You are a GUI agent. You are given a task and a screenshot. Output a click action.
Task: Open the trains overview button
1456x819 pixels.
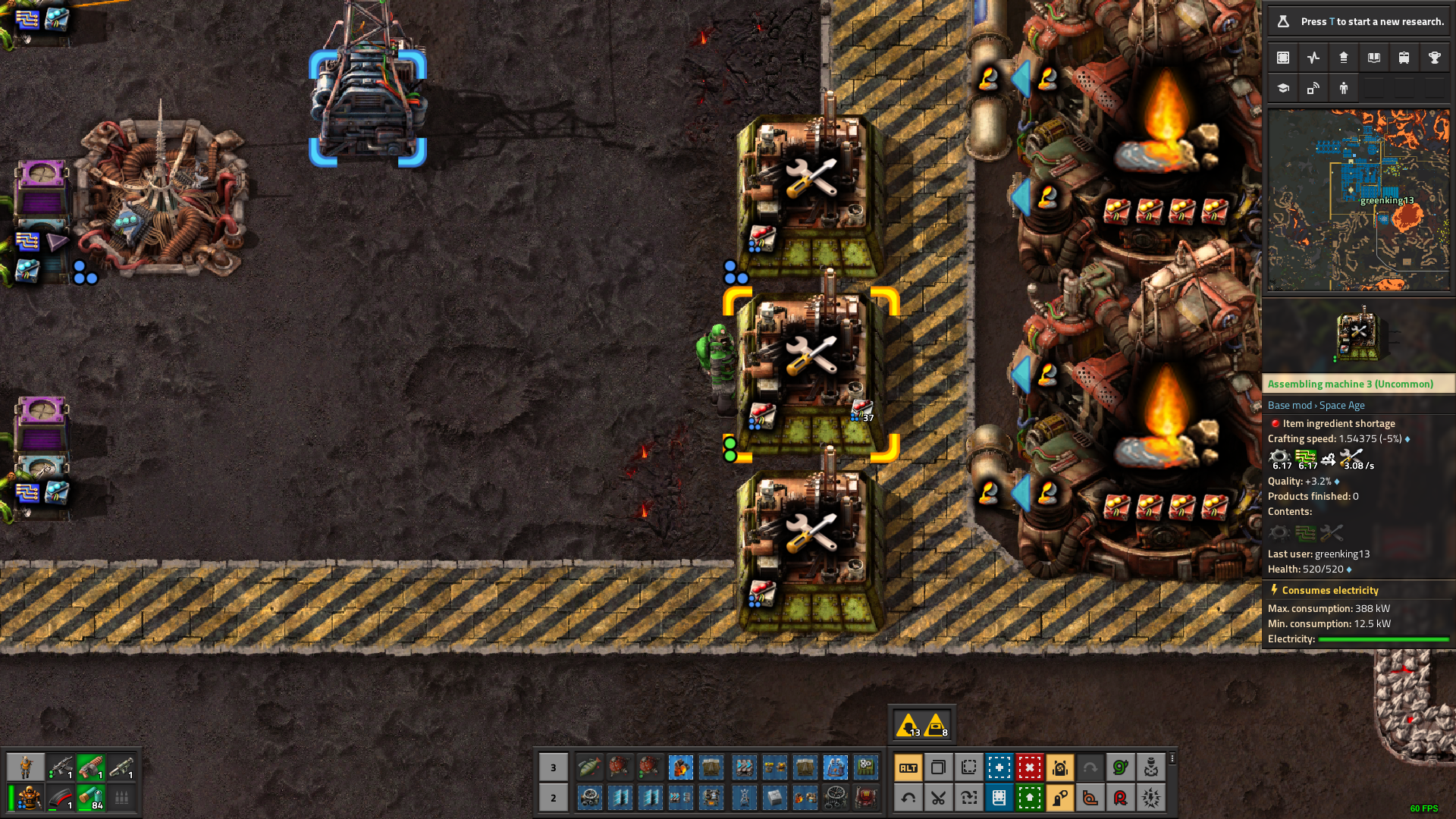(1404, 58)
